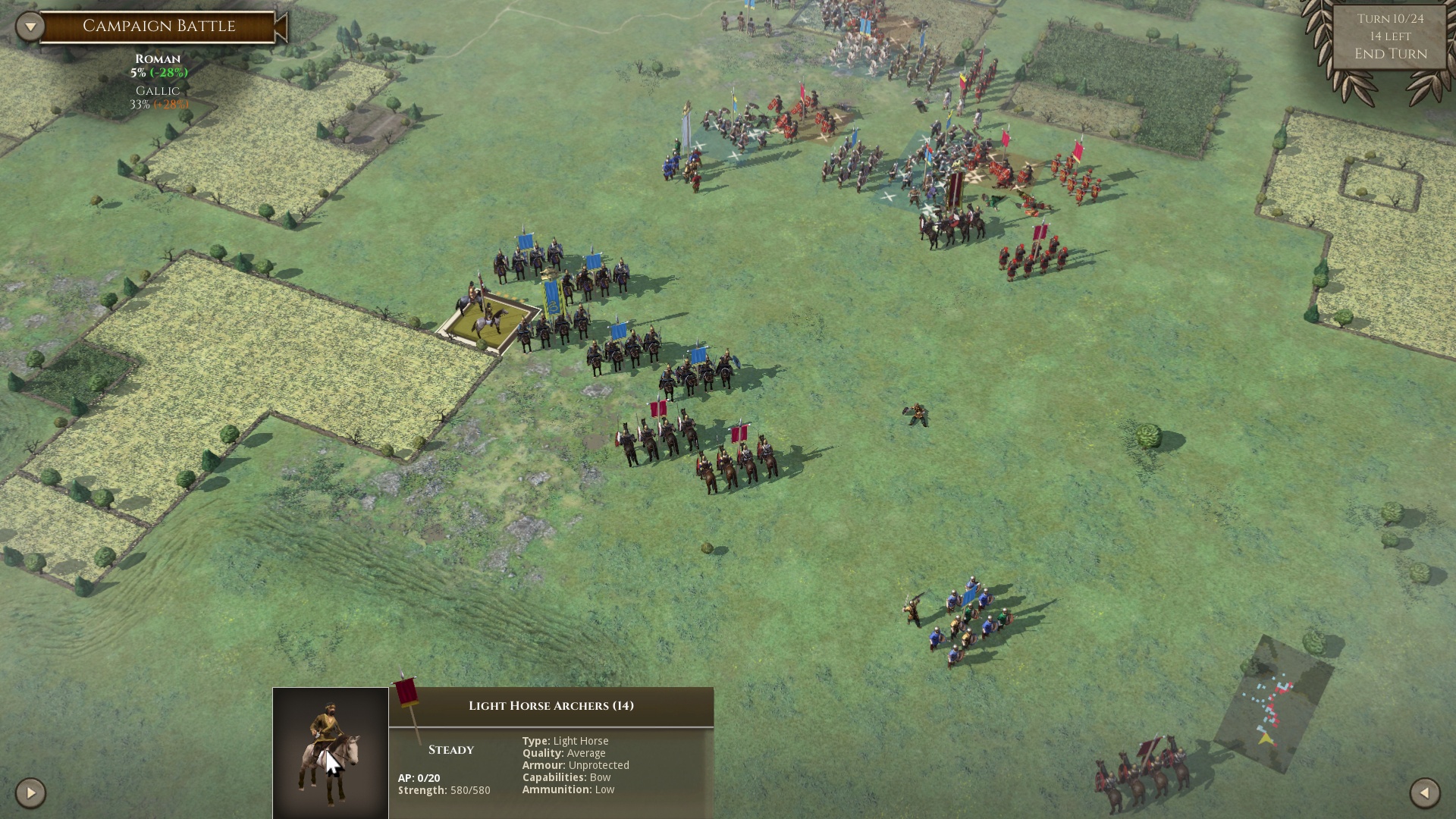Click the Campaign Battle title banner
The width and height of the screenshot is (1456, 819).
158,25
